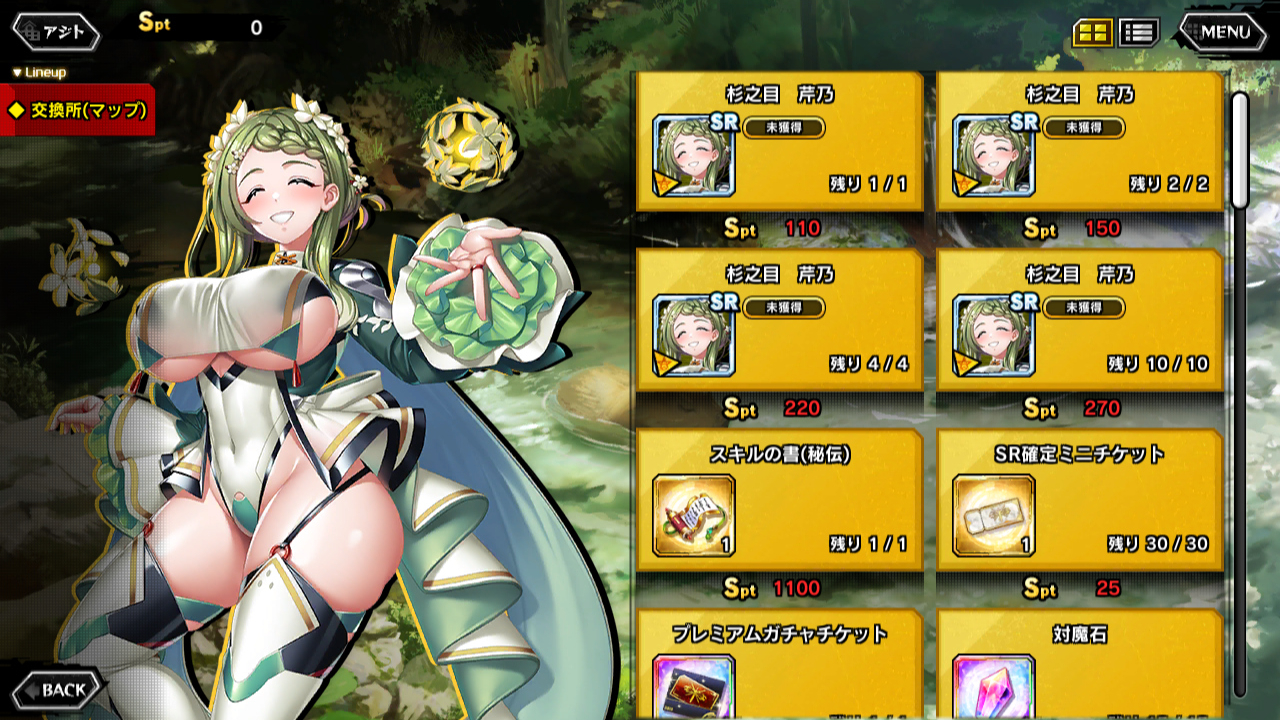Viewport: 1280px width, 720px height.
Task: Open the 対魔石 exchange item
Action: point(1079,665)
